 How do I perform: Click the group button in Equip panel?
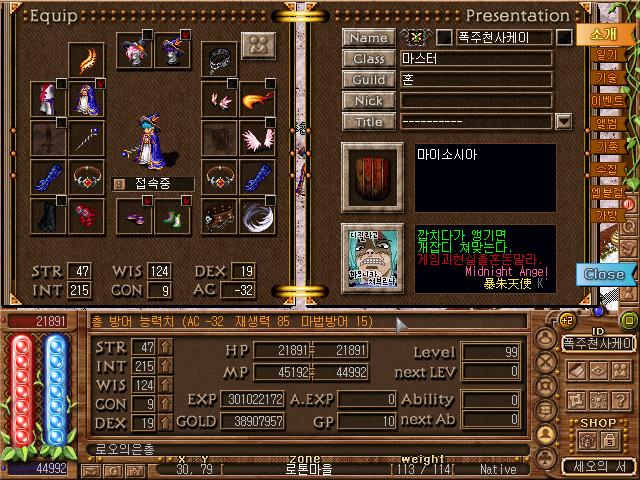coord(258,47)
